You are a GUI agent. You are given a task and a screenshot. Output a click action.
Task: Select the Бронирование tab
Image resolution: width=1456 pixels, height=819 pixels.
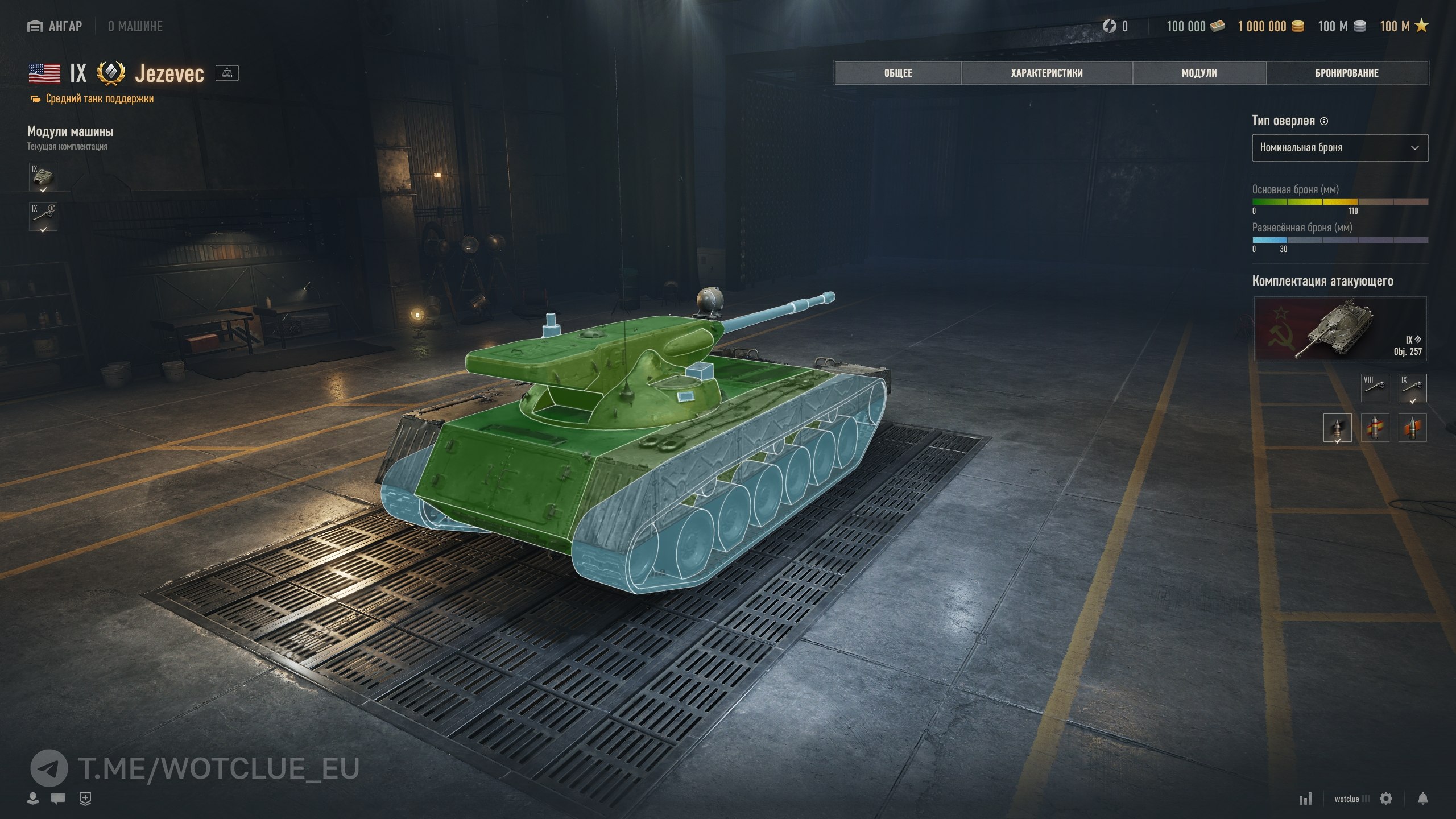(1347, 73)
